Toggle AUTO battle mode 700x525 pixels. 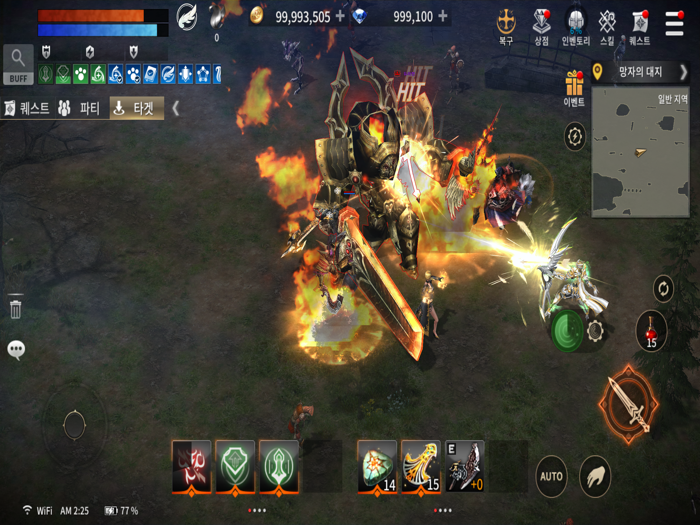pos(551,476)
